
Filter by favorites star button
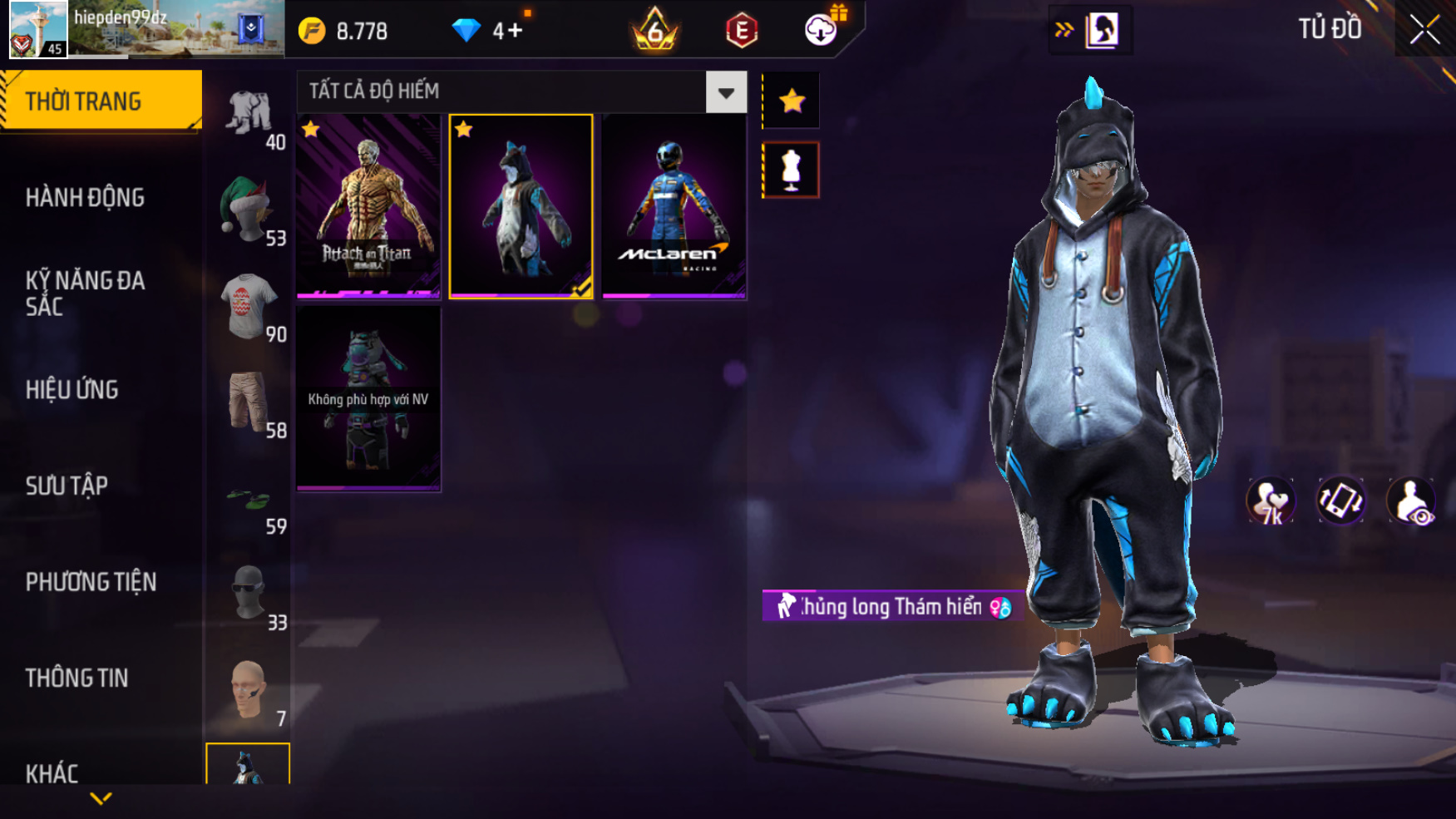791,101
